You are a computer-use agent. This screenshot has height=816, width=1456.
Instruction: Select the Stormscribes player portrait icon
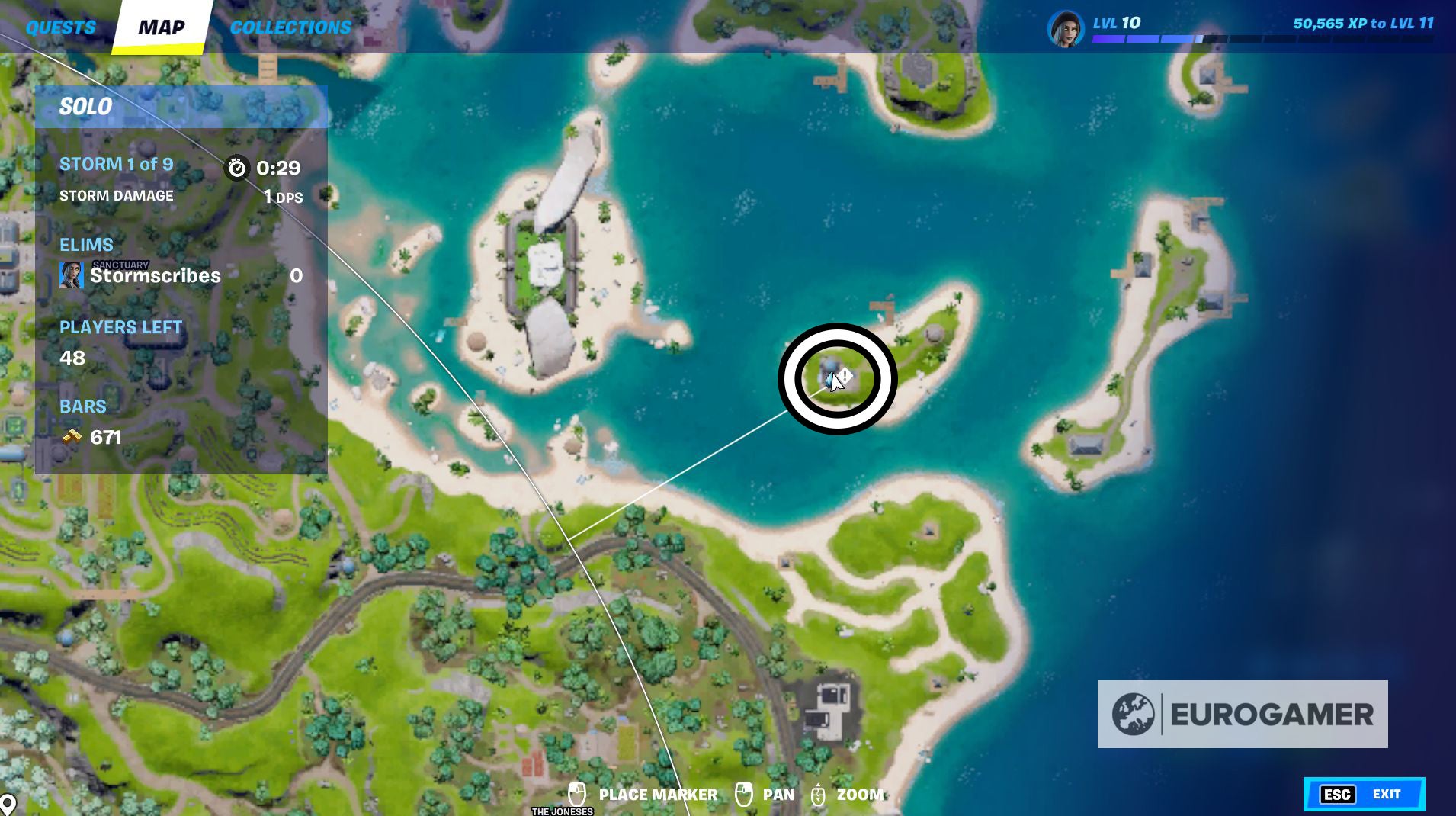(72, 276)
